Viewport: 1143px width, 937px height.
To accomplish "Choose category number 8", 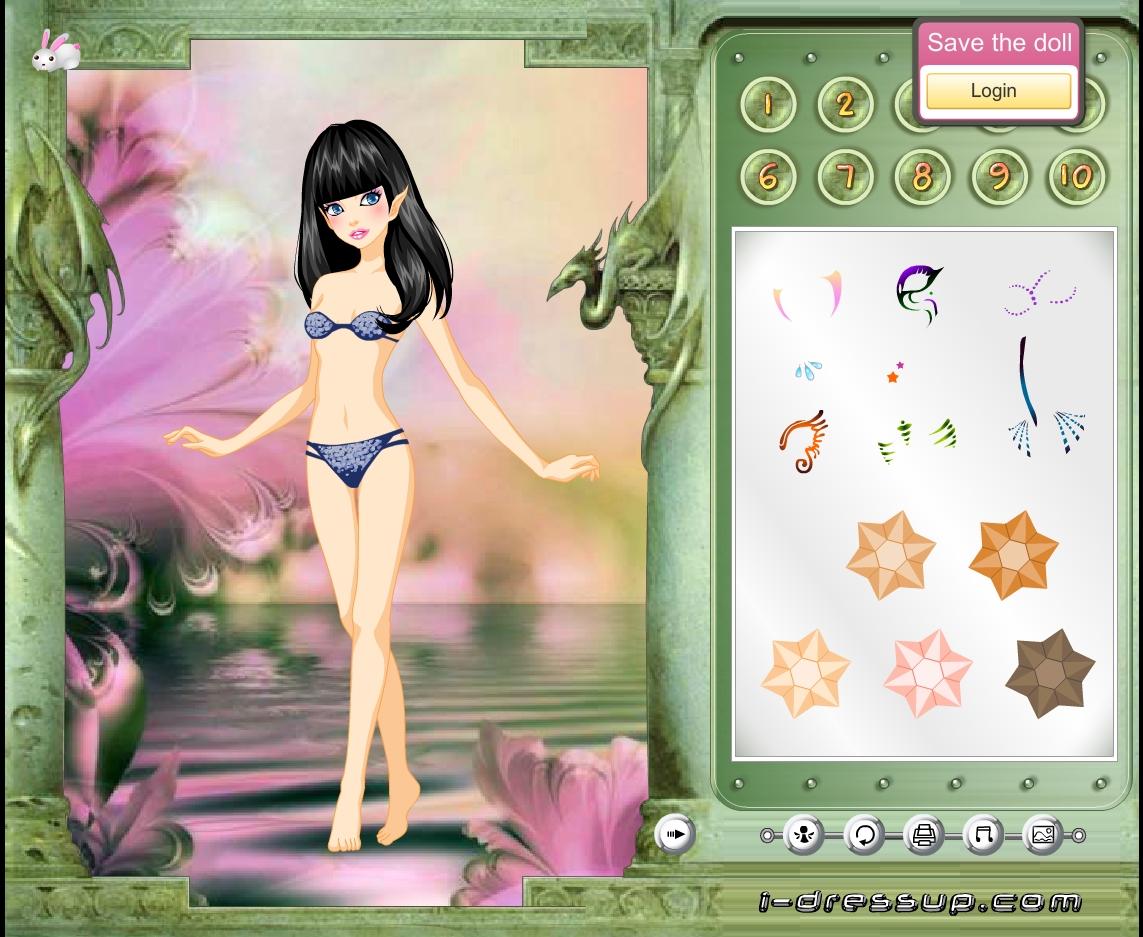I will coord(922,177).
